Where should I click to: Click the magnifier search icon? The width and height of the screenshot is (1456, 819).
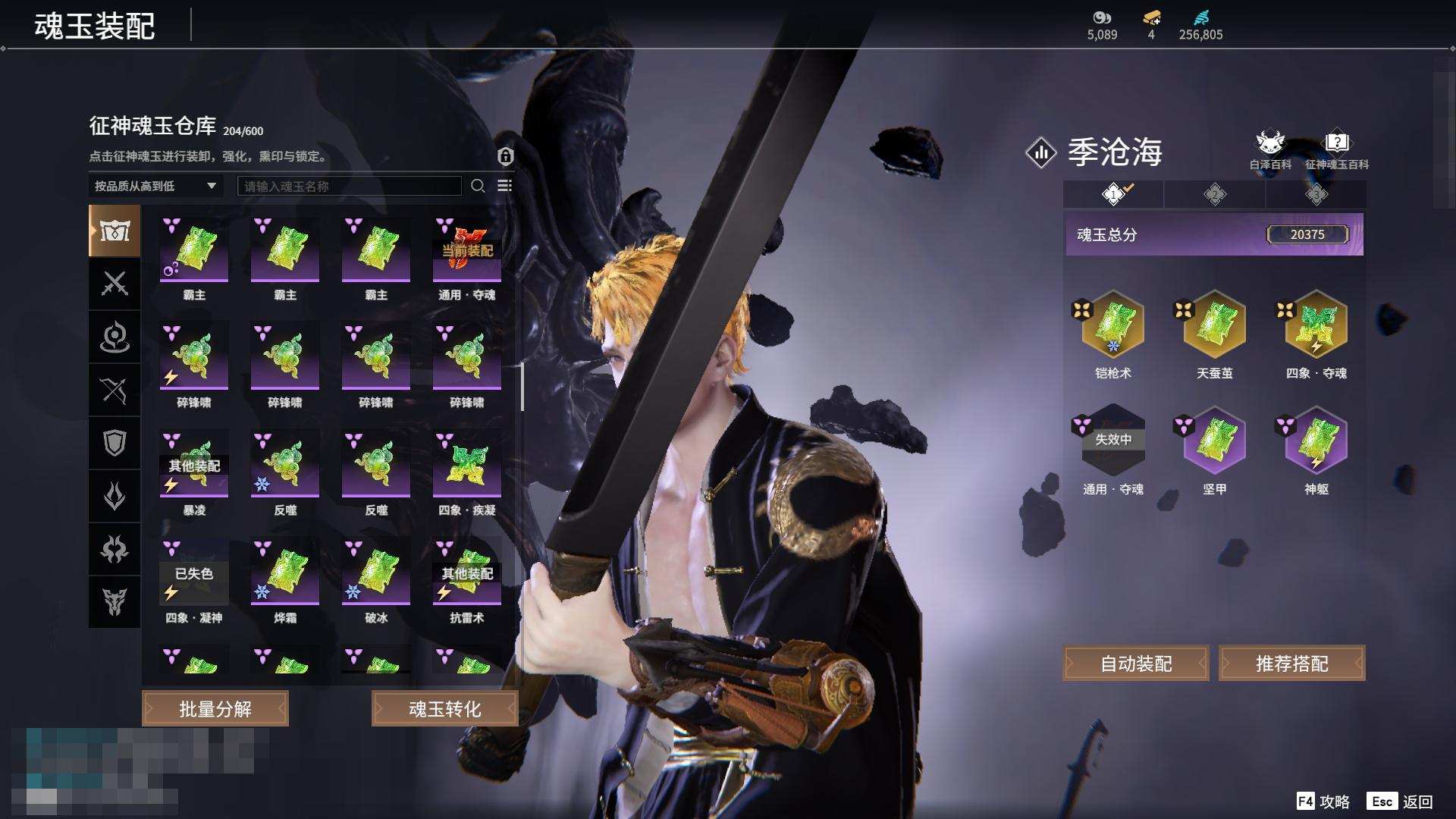click(478, 186)
